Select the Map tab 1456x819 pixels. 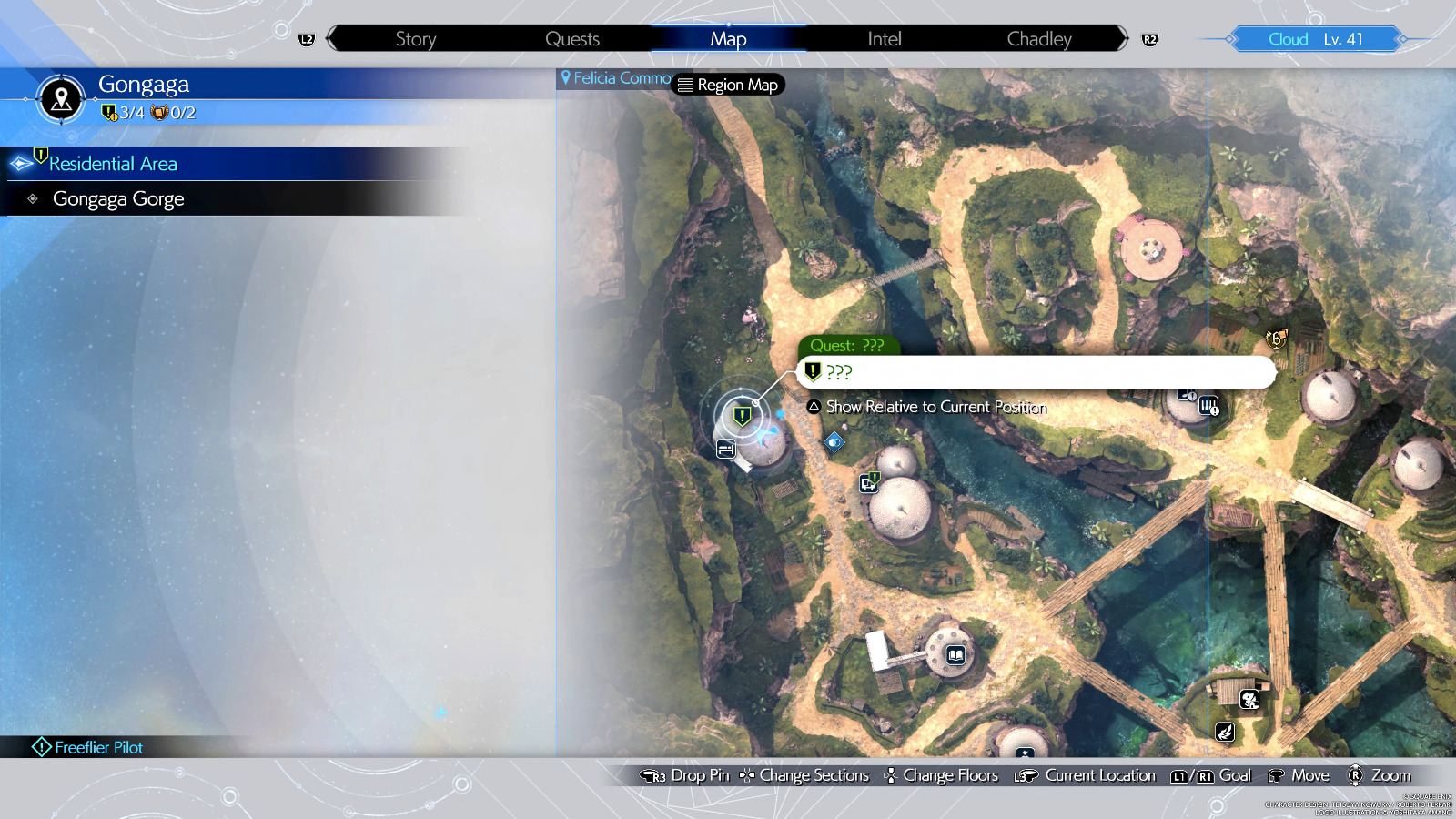pyautogui.click(x=728, y=39)
